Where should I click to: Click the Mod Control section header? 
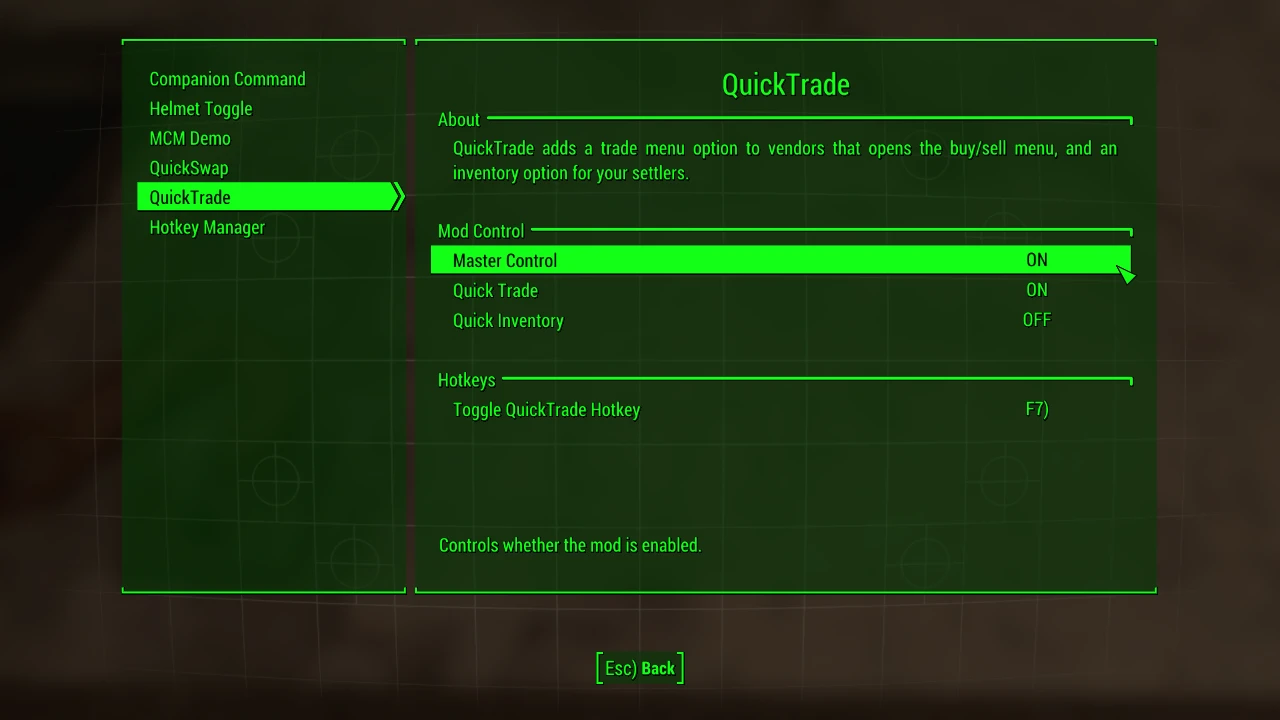481,231
